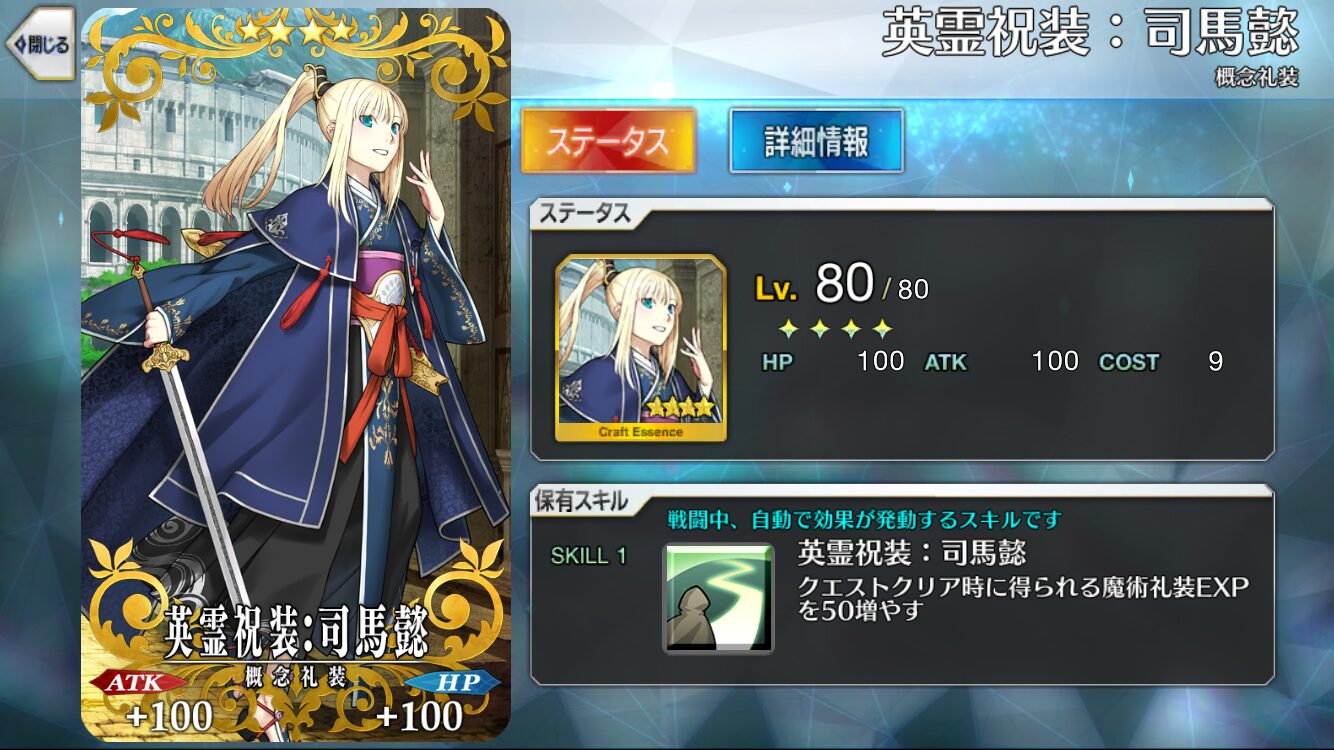This screenshot has width=1334, height=750.
Task: Select the 英霊祝装:司馬懿 skill icon
Action: point(718,598)
